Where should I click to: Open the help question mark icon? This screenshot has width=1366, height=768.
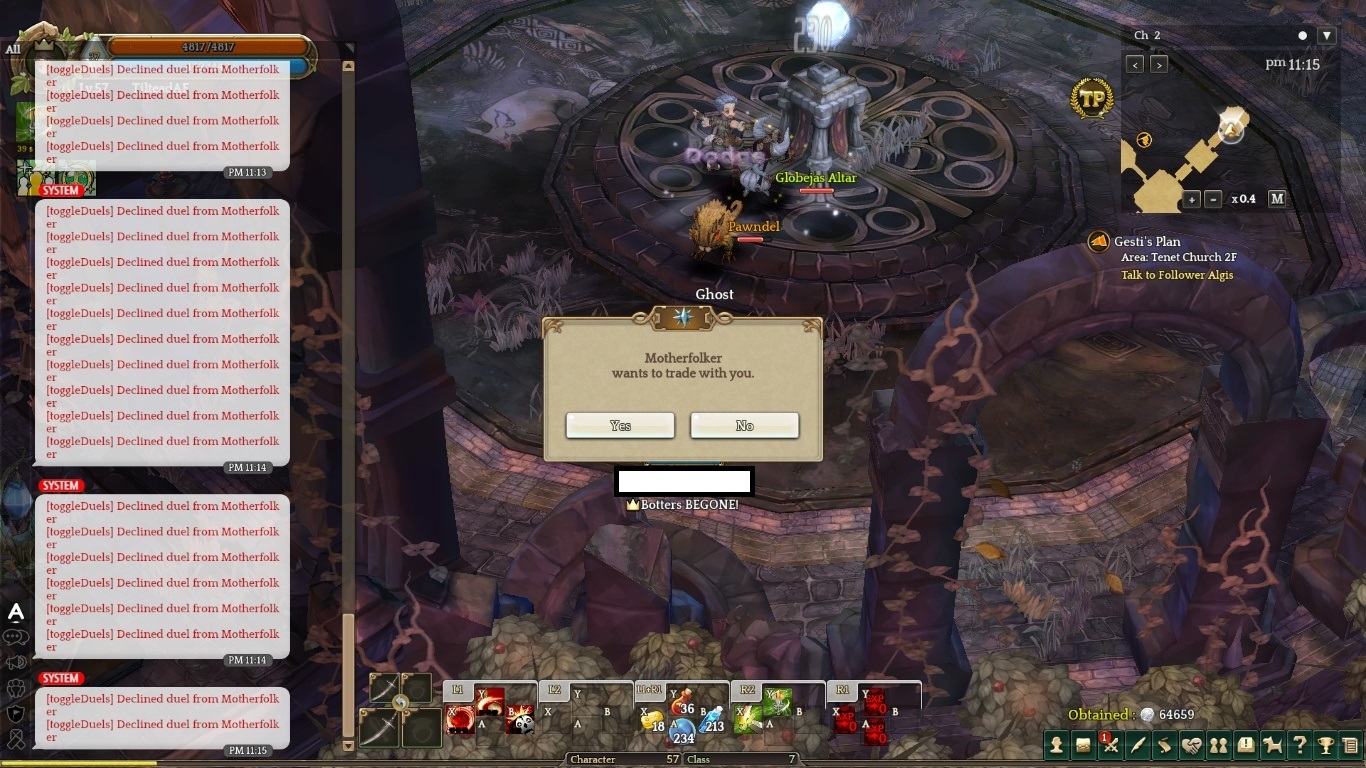click(1299, 745)
